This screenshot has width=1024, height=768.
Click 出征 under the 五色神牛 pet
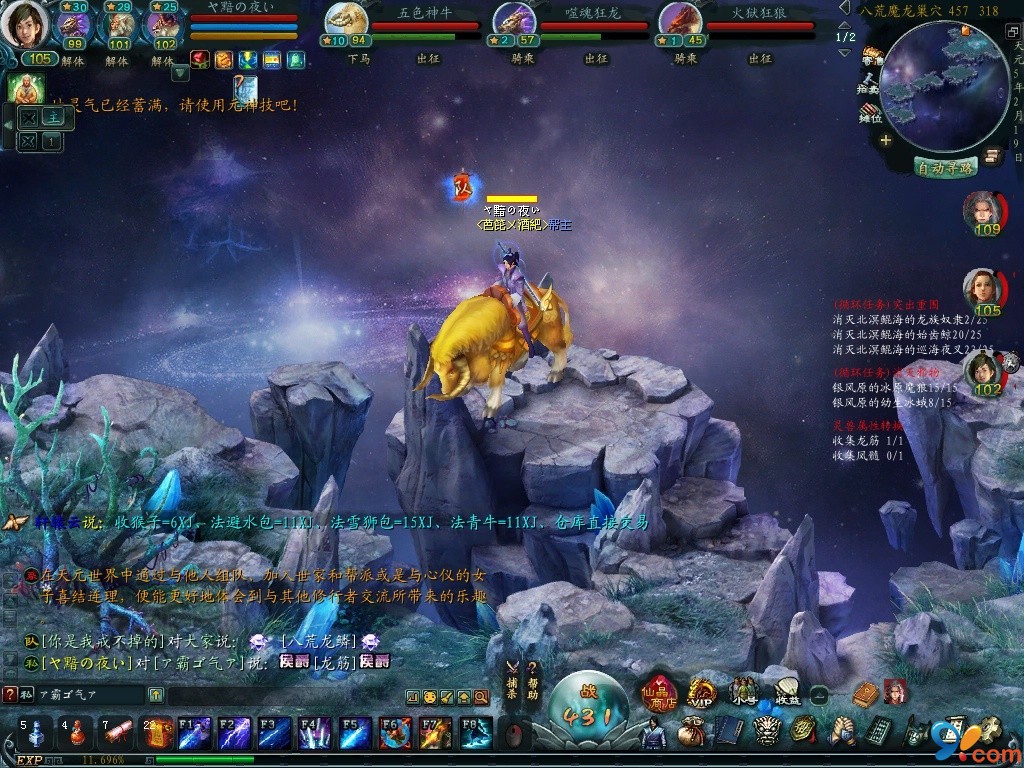427,59
